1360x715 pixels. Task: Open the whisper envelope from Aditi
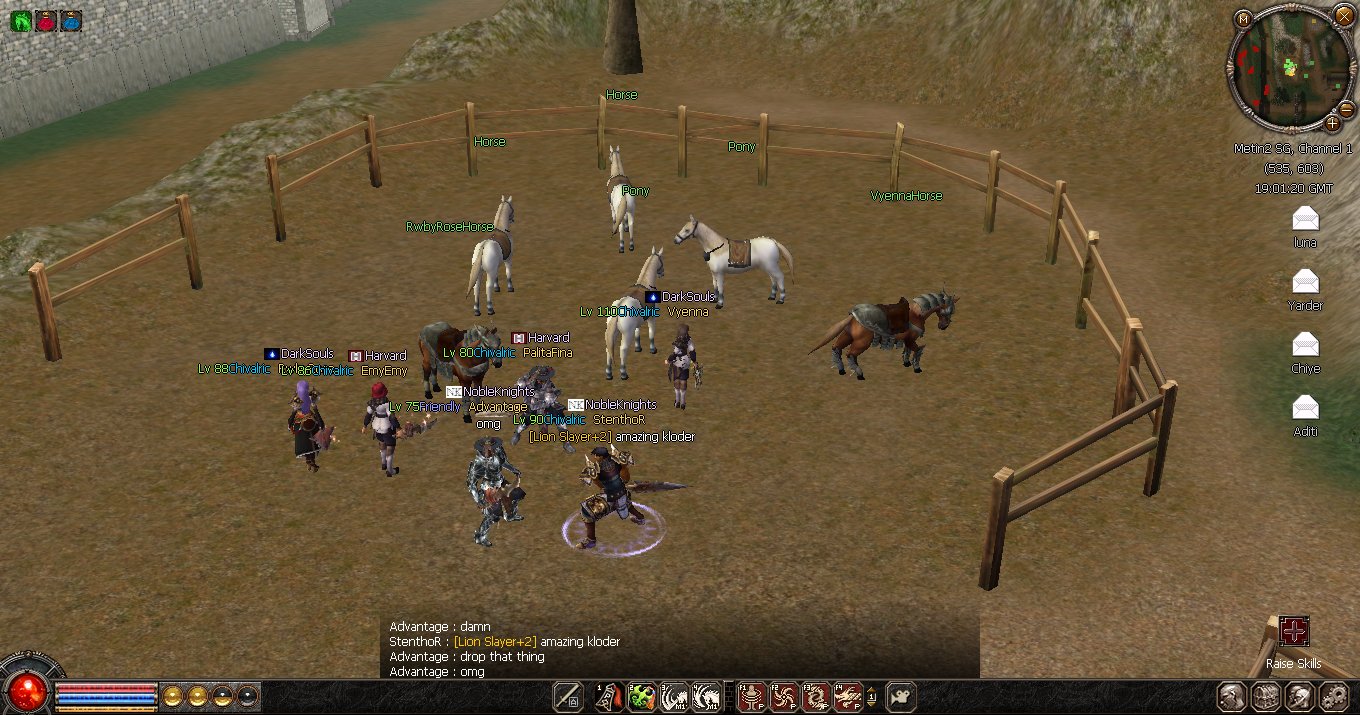(x=1305, y=407)
